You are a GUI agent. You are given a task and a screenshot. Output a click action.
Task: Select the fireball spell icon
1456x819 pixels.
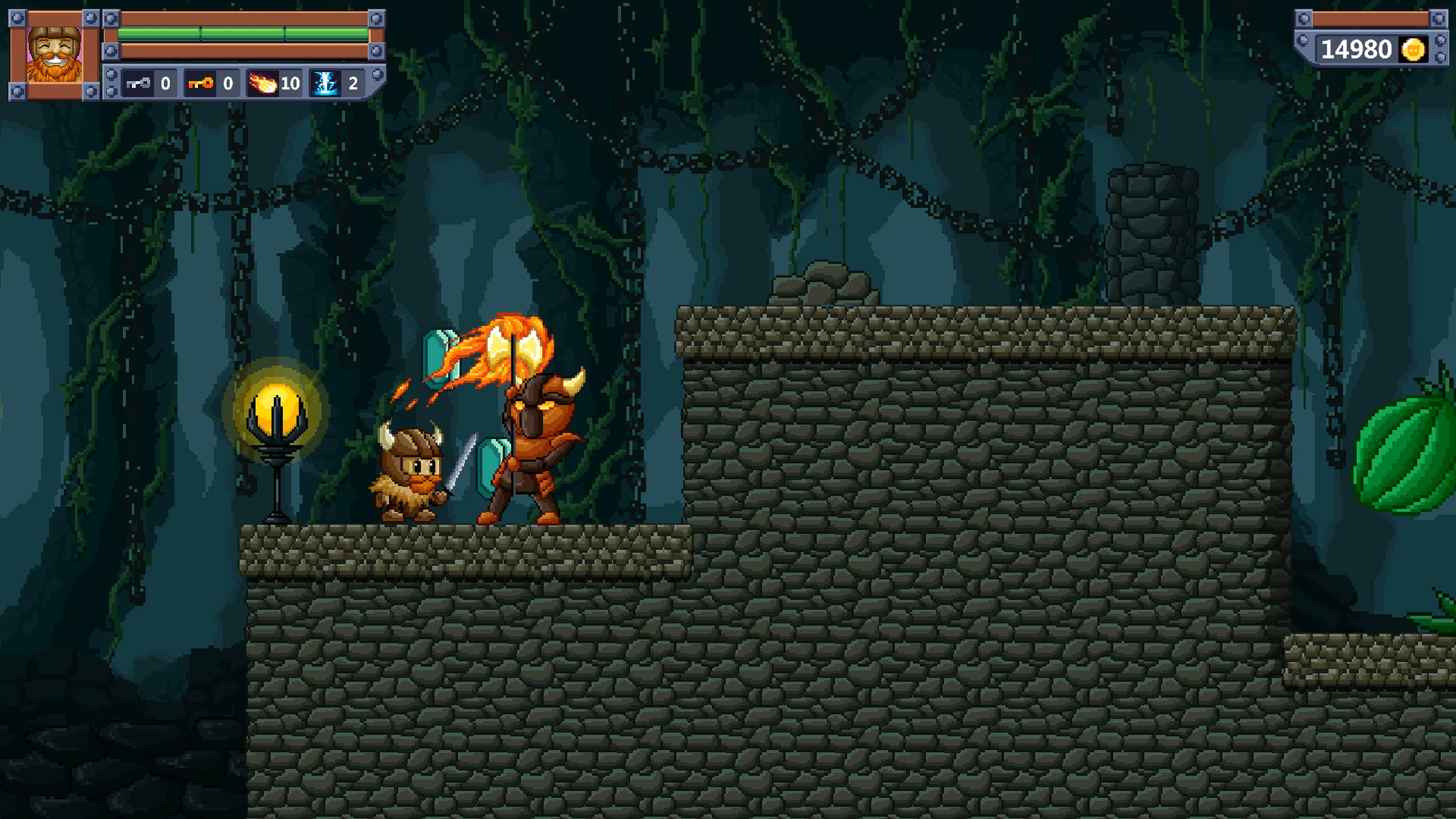pos(263,84)
